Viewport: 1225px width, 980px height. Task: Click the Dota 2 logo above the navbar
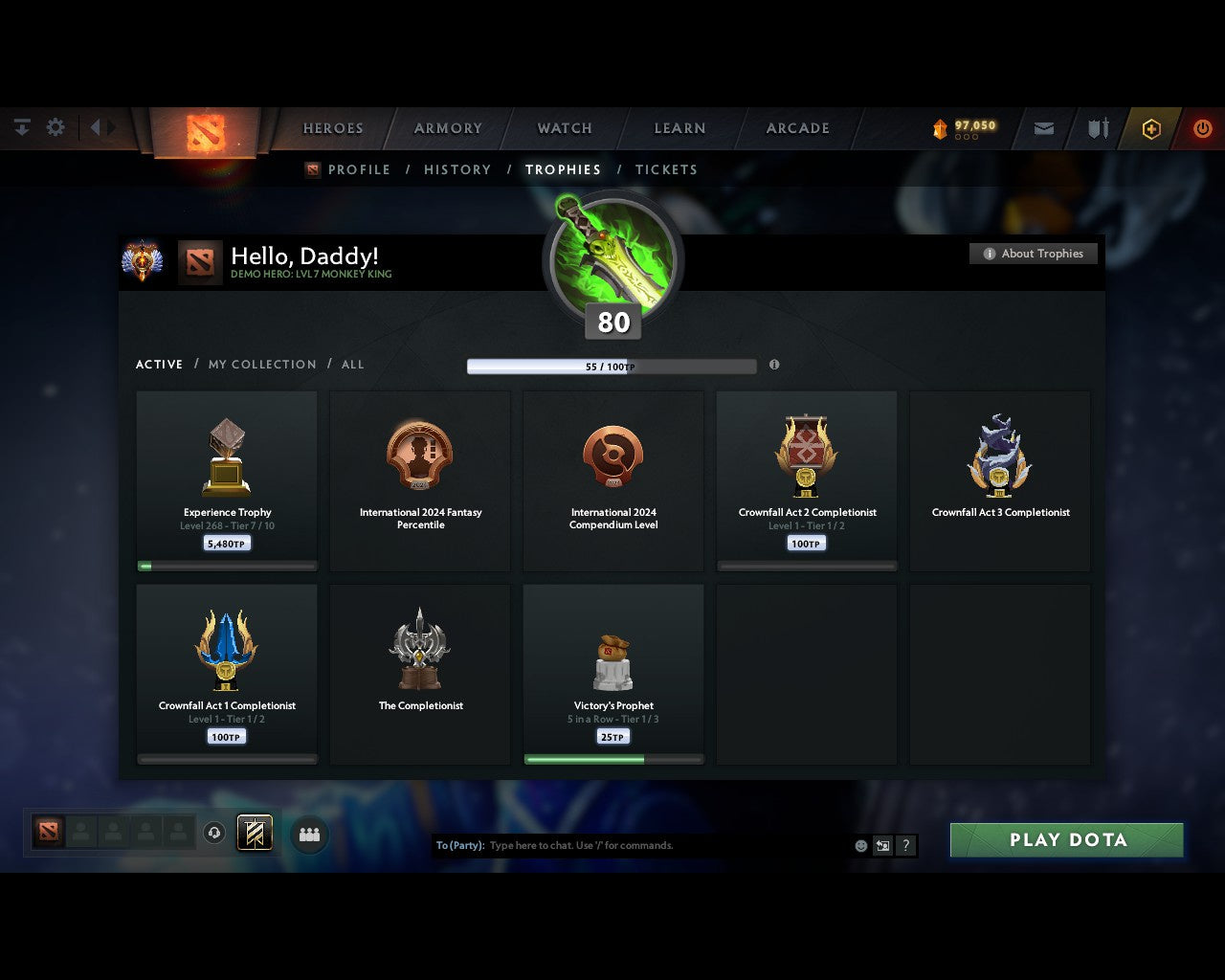tap(204, 134)
